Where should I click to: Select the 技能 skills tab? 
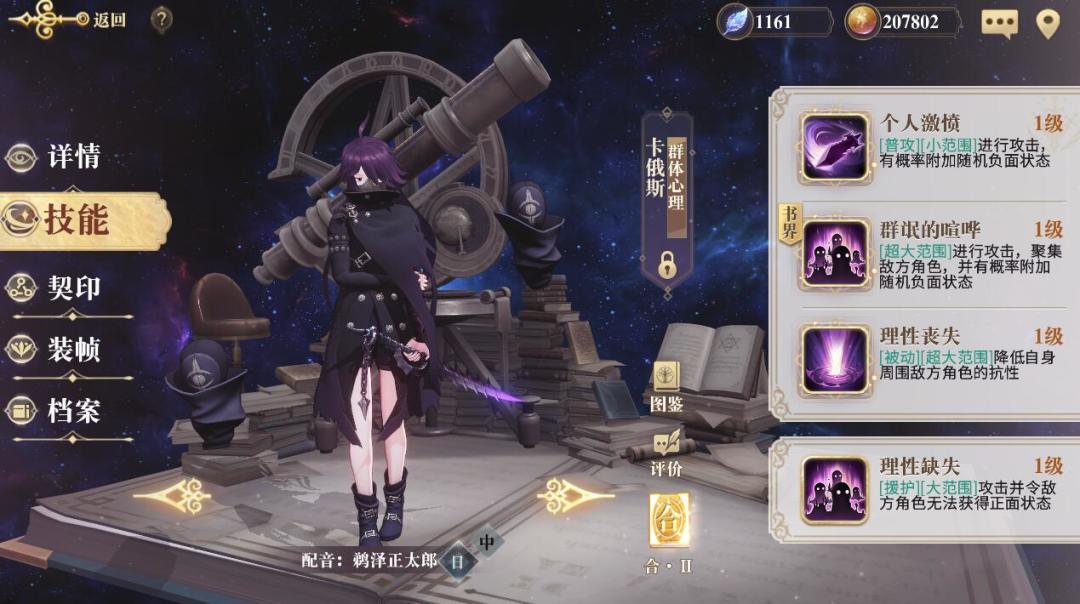75,220
